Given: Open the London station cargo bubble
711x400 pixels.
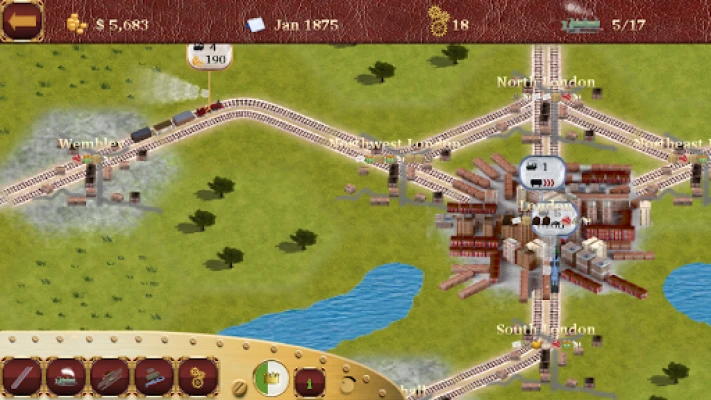Looking at the screenshot, I should [554, 217].
